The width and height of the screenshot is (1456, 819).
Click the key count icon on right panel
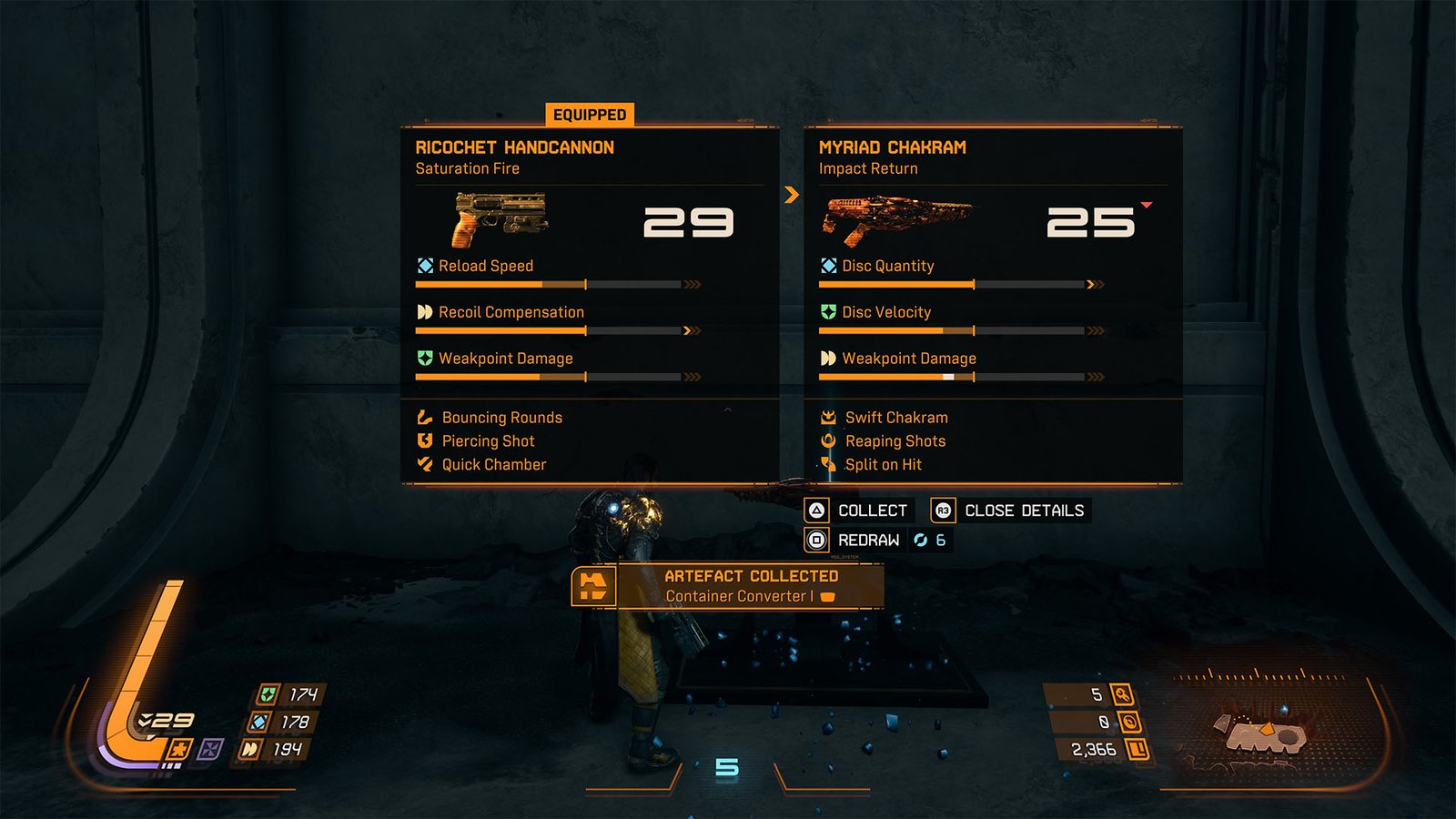tap(1125, 693)
